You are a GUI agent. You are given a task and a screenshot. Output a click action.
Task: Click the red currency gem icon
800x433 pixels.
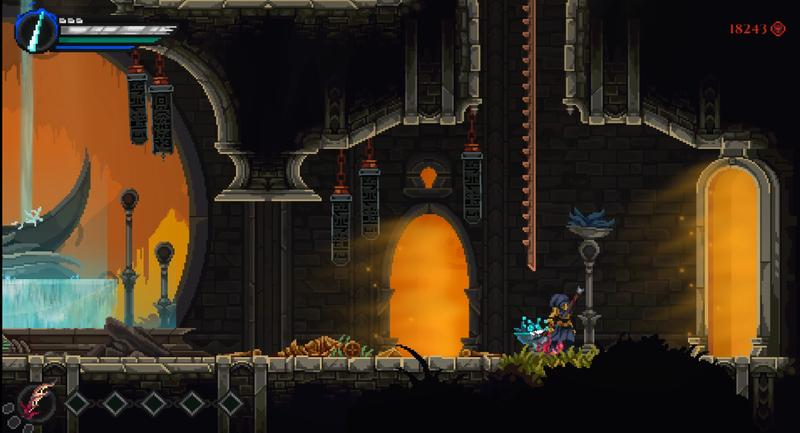point(777,29)
